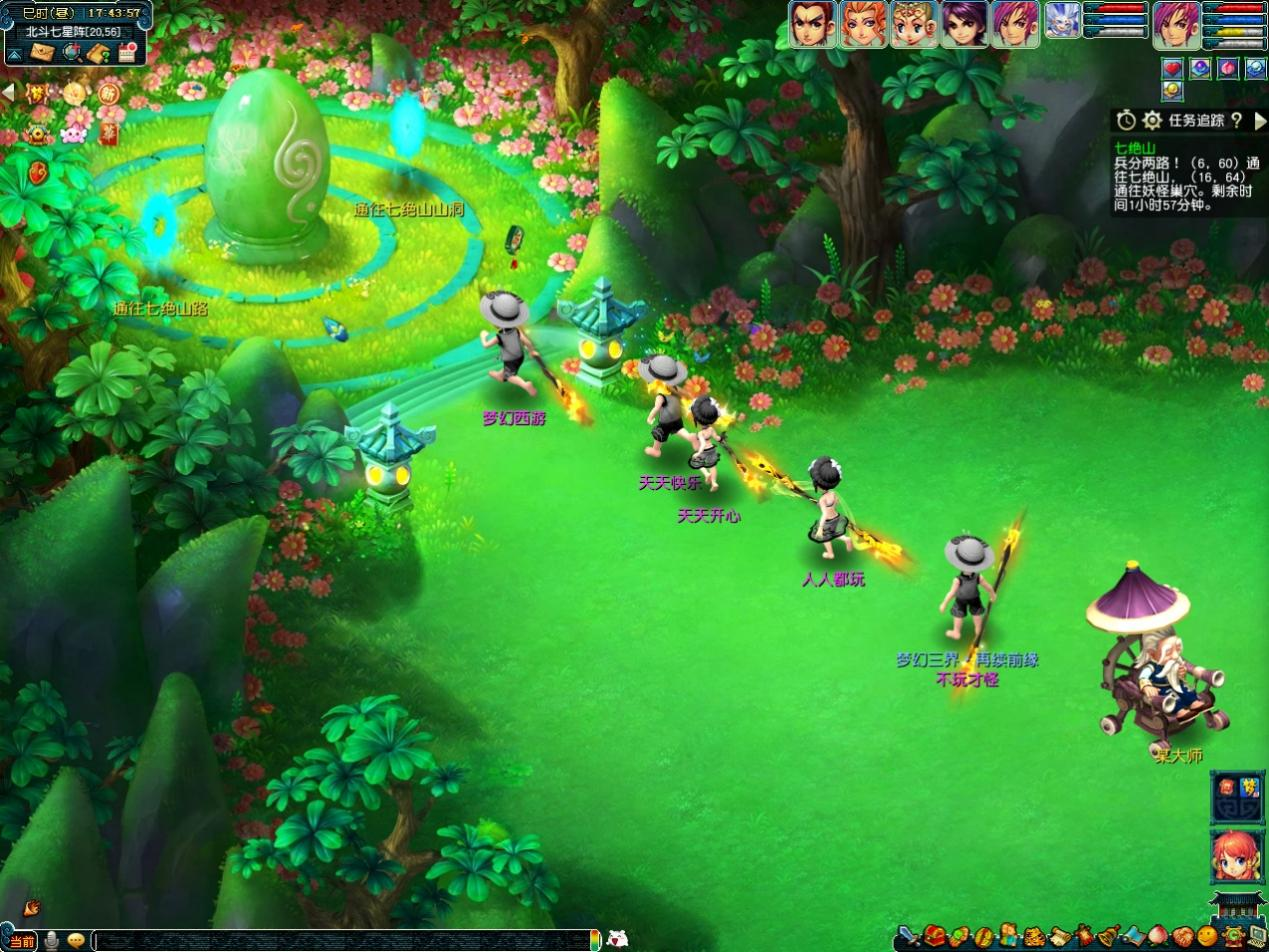
Task: Open the quest tracker gear settings
Action: [x=1152, y=120]
